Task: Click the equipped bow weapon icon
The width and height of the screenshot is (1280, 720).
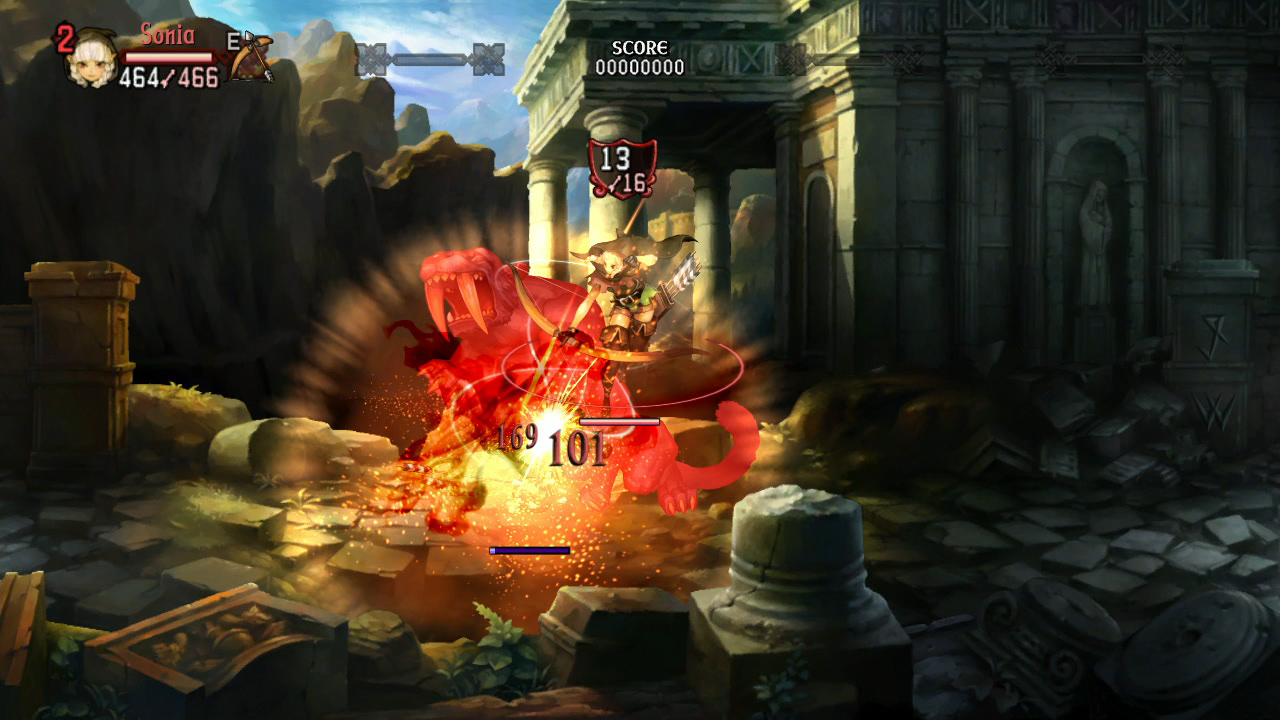Action: pyautogui.click(x=250, y=57)
